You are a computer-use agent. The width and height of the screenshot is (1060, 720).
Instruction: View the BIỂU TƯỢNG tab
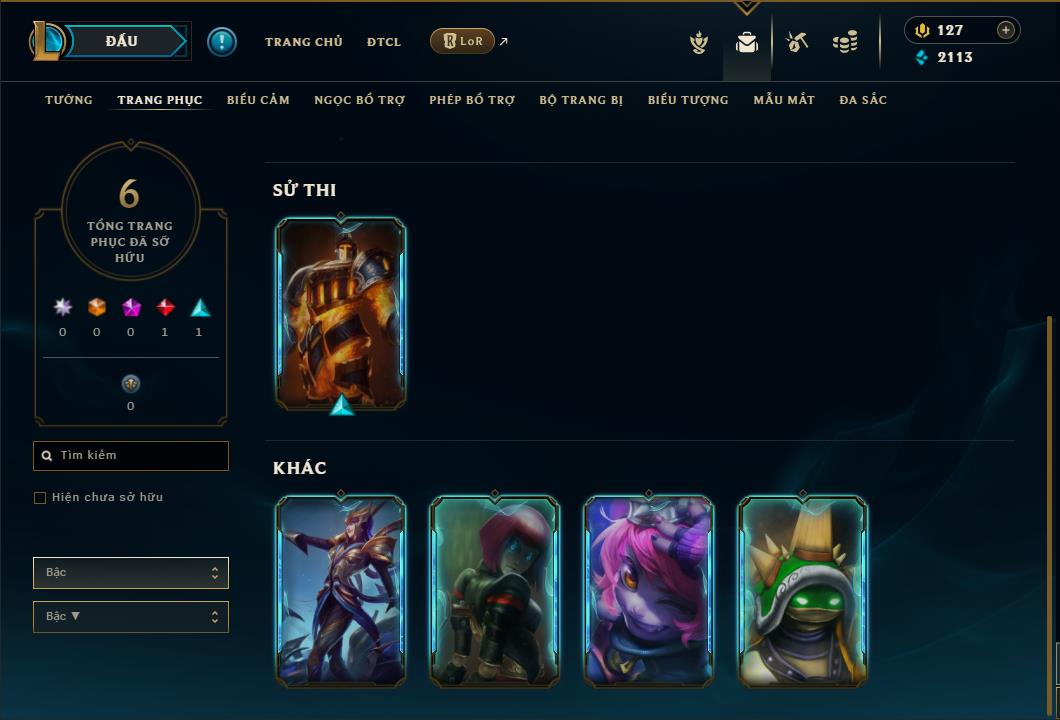[688, 100]
